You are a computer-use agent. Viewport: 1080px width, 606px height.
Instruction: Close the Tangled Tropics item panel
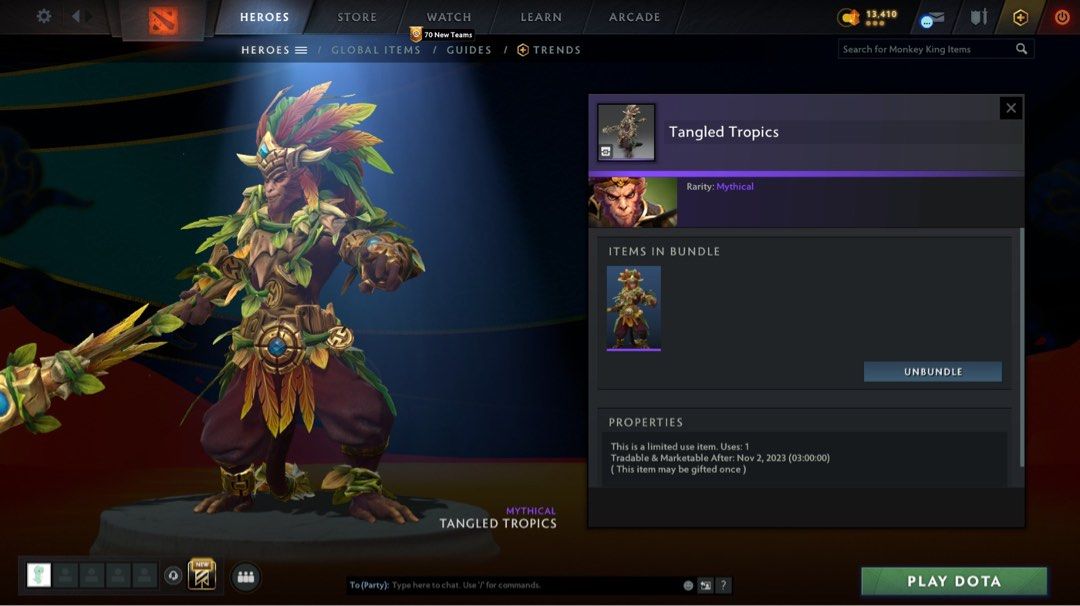tap(1011, 108)
